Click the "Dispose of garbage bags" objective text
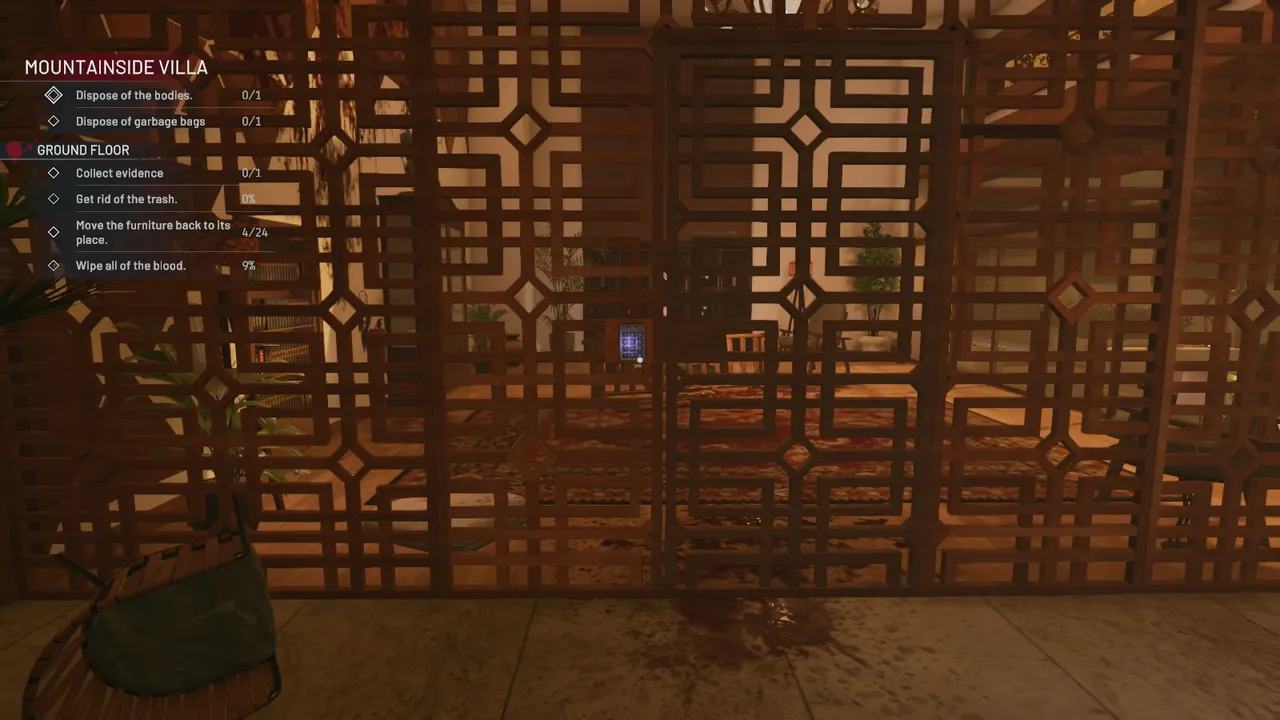This screenshot has width=1280, height=720. (x=140, y=121)
